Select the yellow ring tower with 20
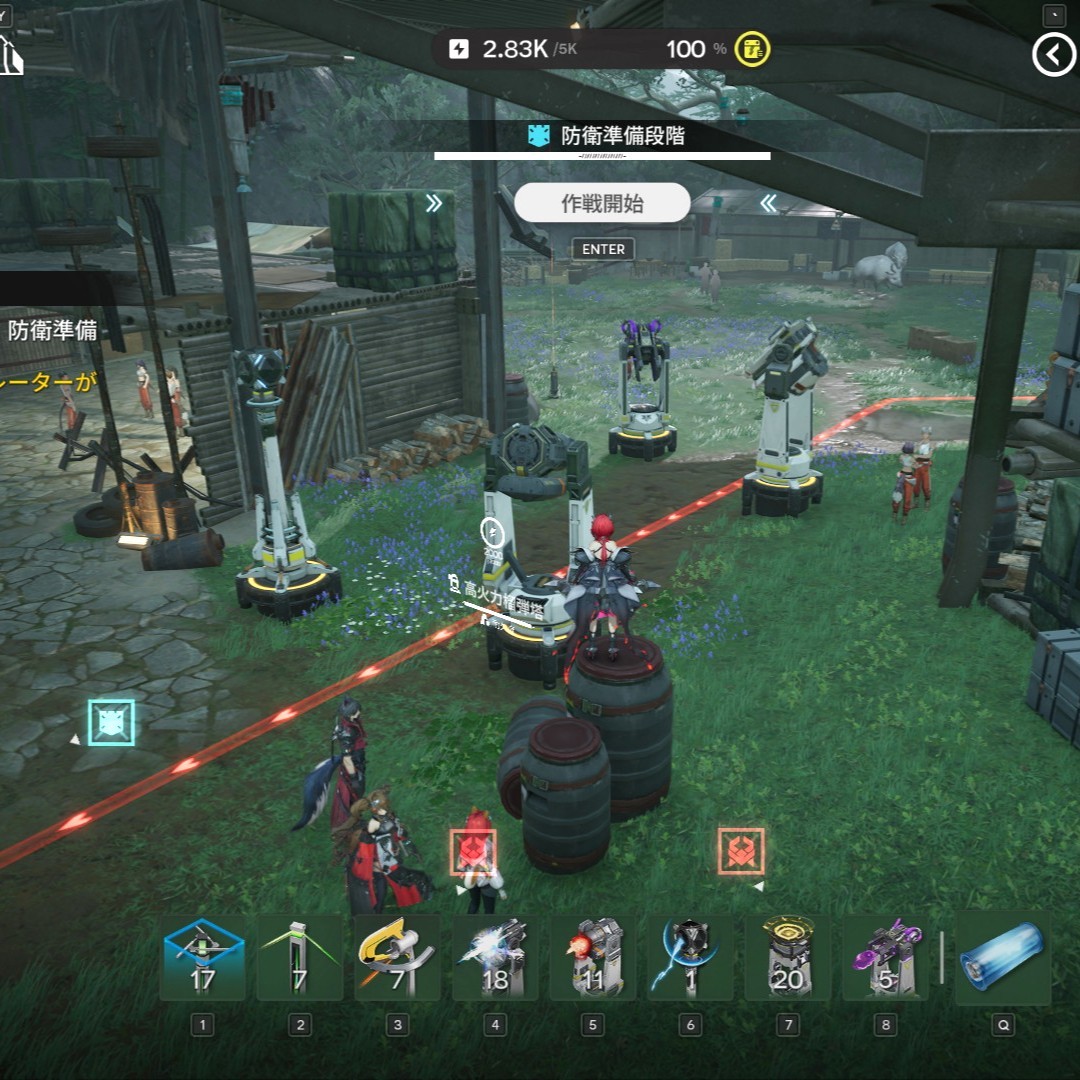The height and width of the screenshot is (1080, 1080). [788, 957]
